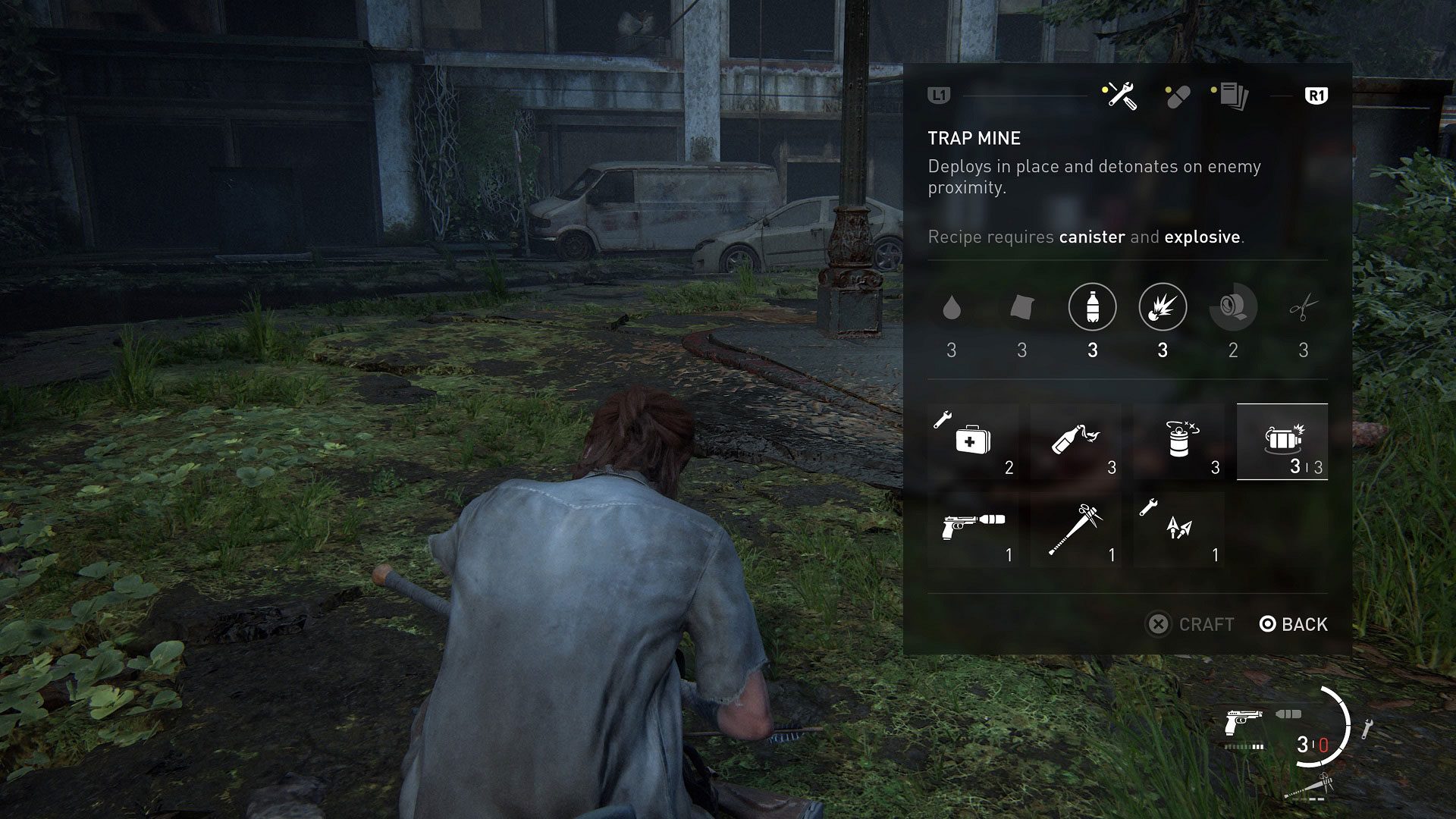Open the pills supplements tab
The height and width of the screenshot is (819, 1456).
(1177, 96)
